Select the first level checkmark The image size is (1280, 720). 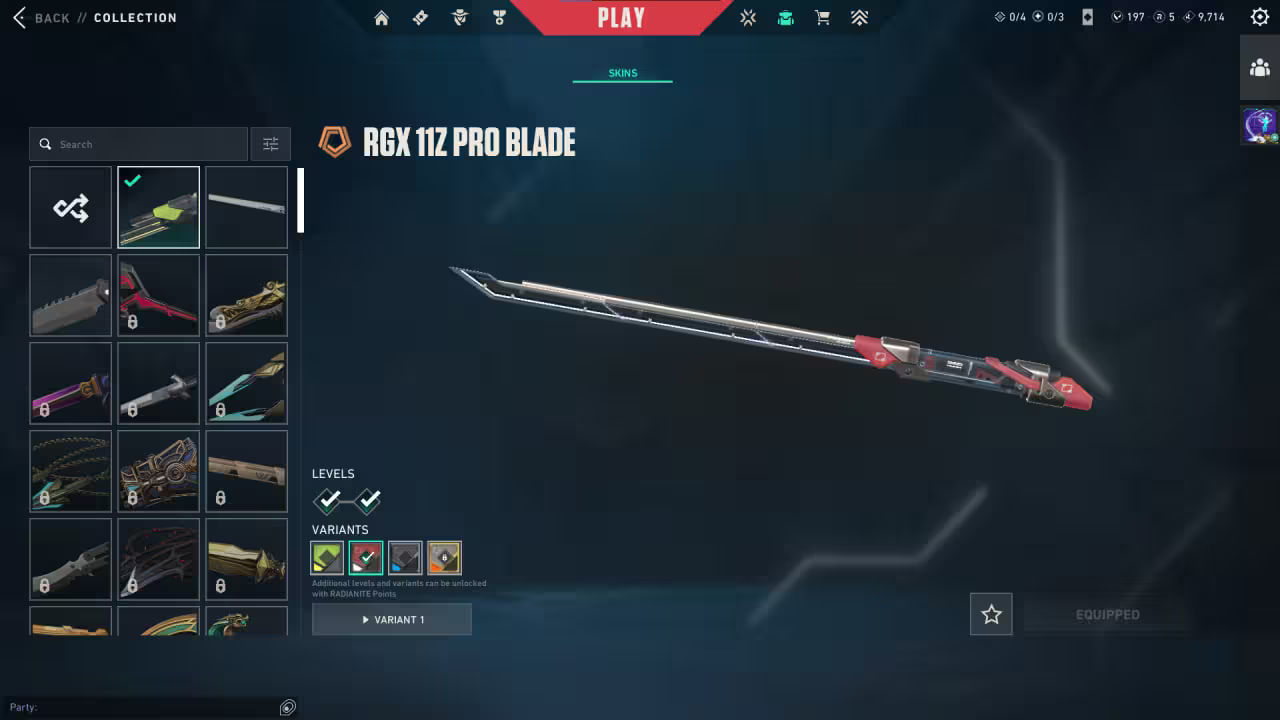coord(328,500)
